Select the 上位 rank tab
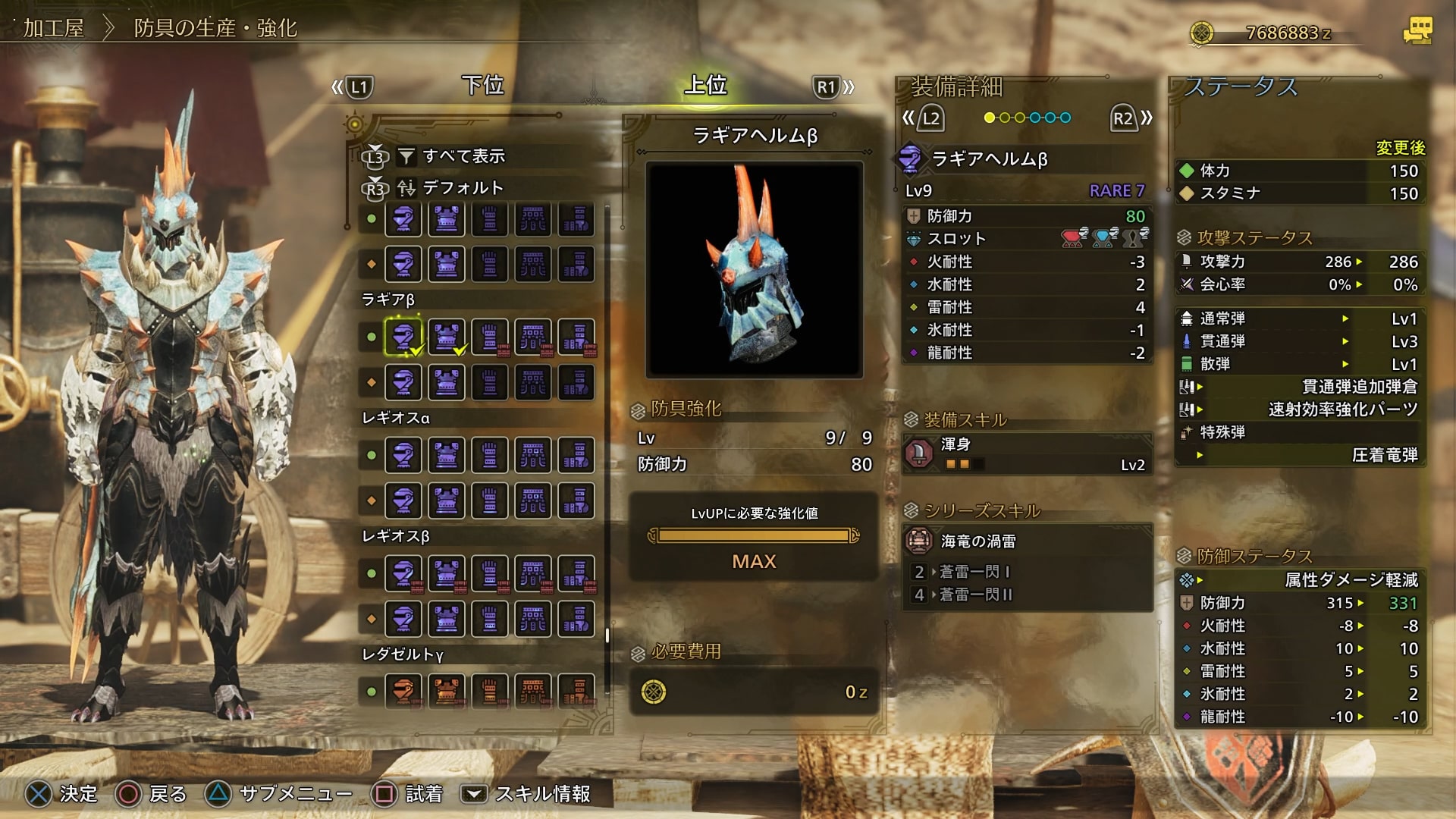The width and height of the screenshot is (1456, 819). tap(705, 85)
